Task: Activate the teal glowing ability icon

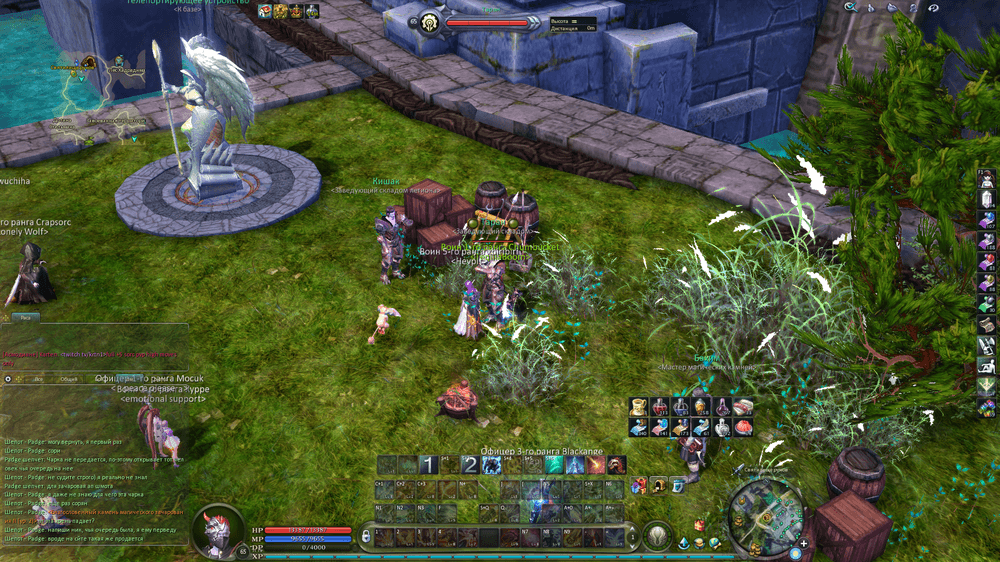Action: (554, 465)
